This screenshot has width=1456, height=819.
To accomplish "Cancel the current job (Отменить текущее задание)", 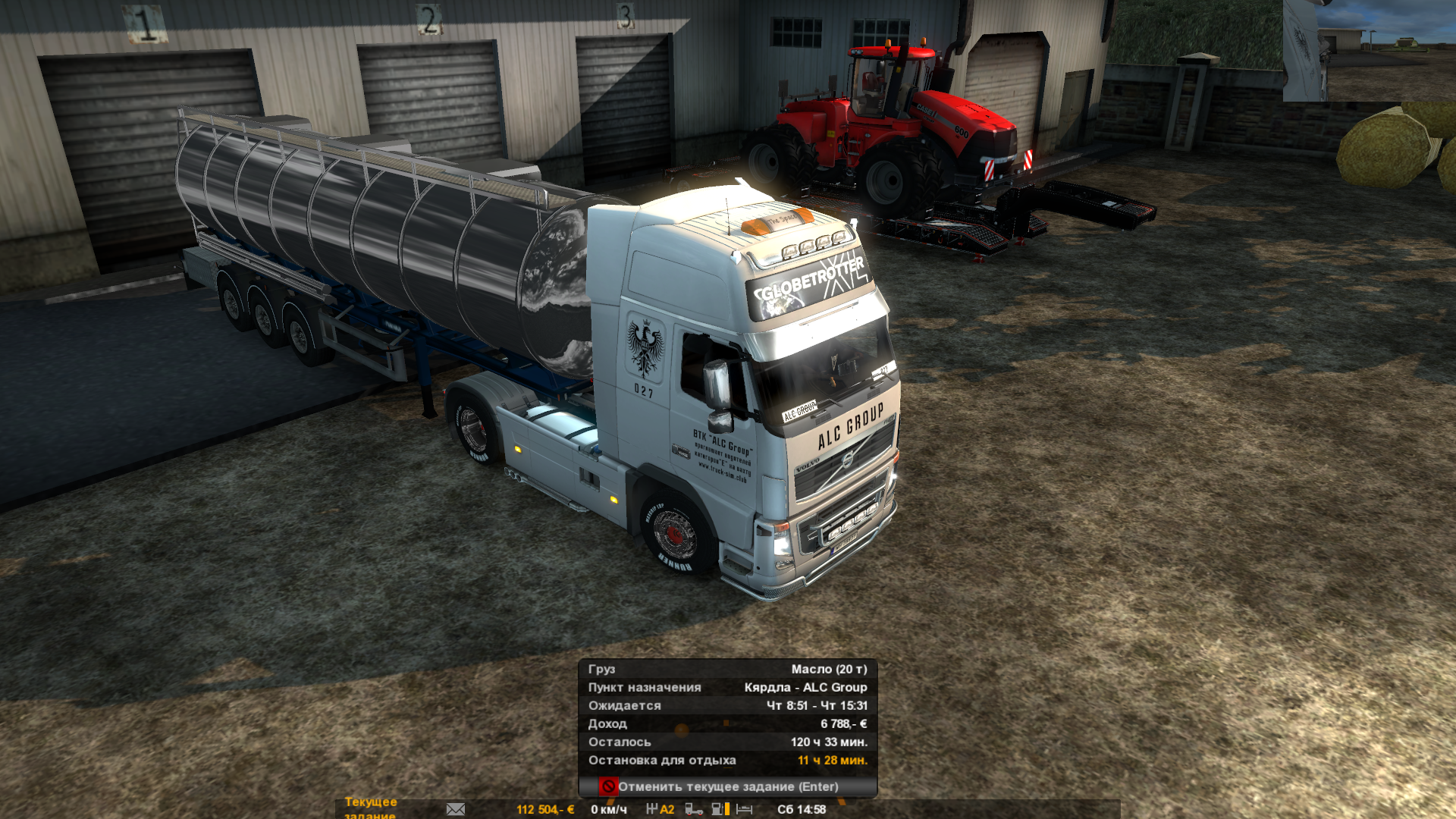I will click(727, 786).
